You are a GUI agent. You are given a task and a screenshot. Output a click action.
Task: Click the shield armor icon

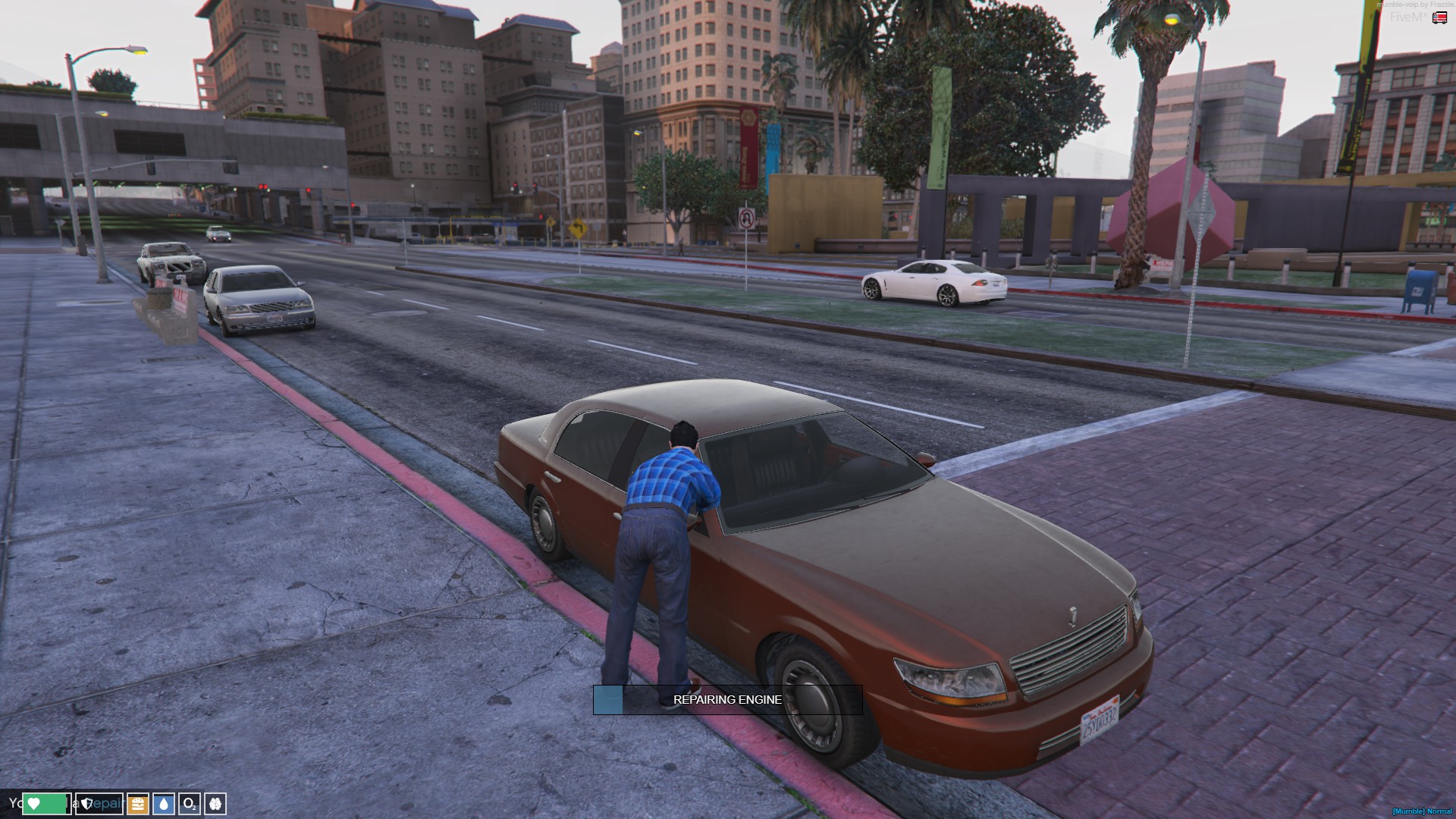point(86,804)
